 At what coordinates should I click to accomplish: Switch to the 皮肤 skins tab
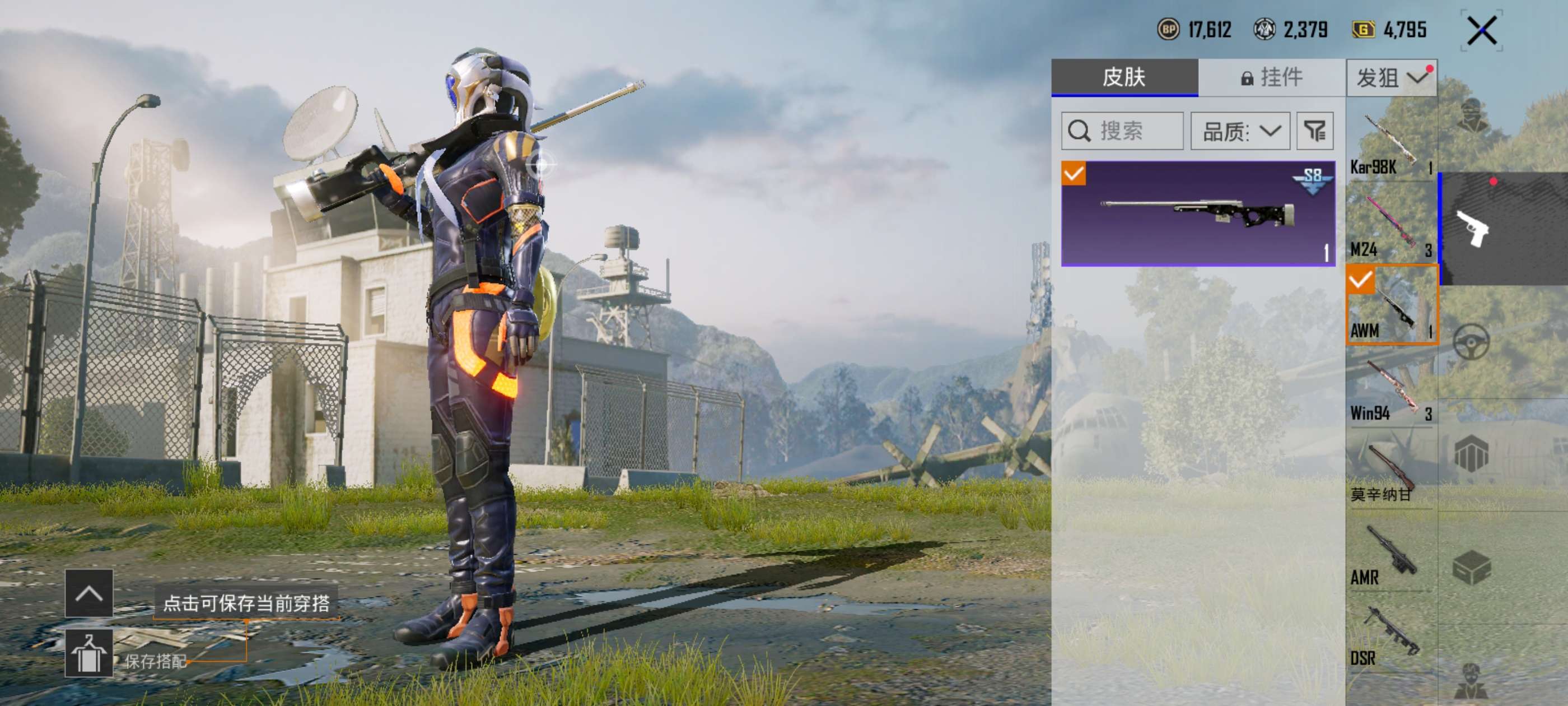click(x=1124, y=77)
